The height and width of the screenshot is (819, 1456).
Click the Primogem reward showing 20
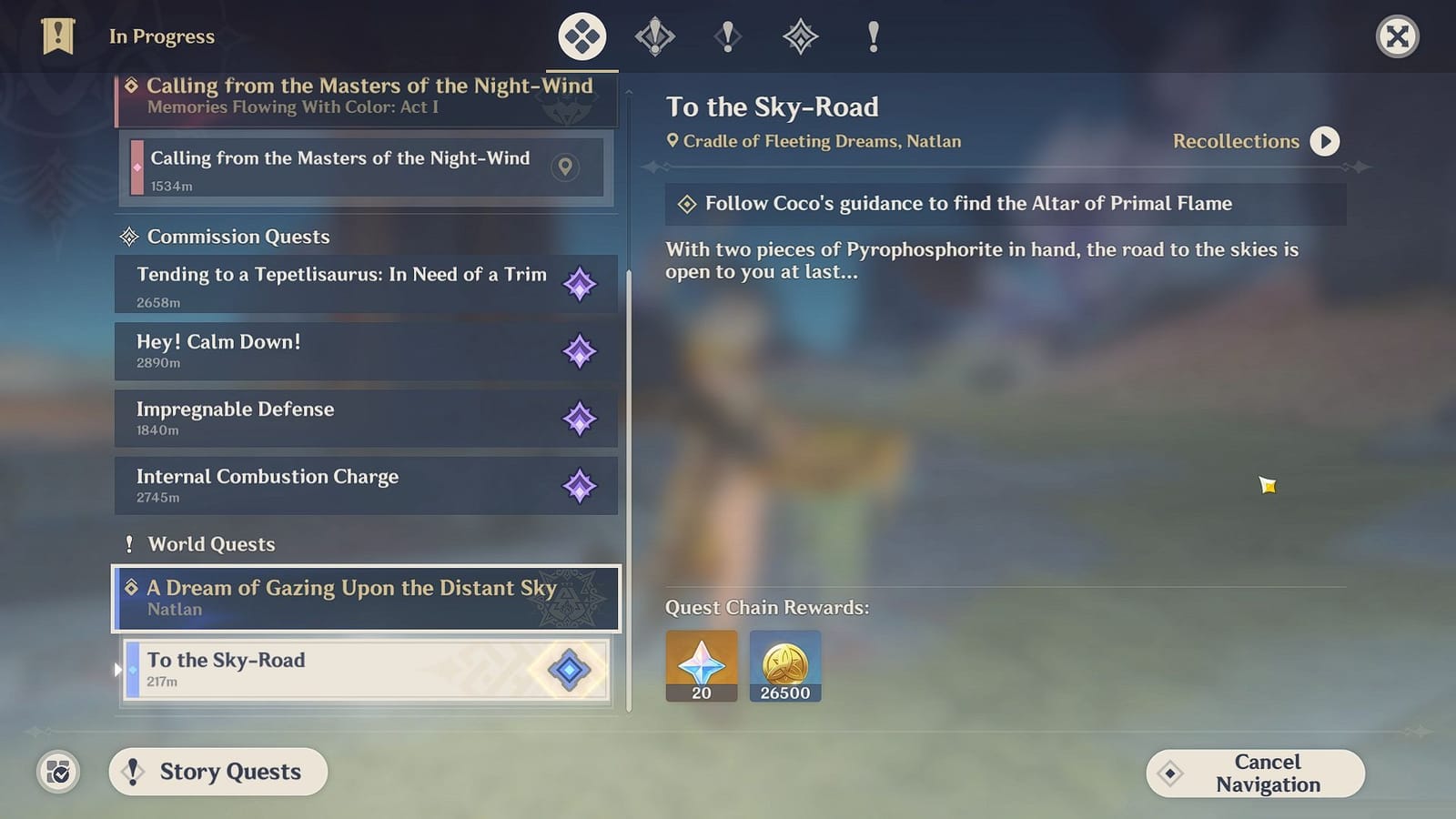[x=702, y=665]
